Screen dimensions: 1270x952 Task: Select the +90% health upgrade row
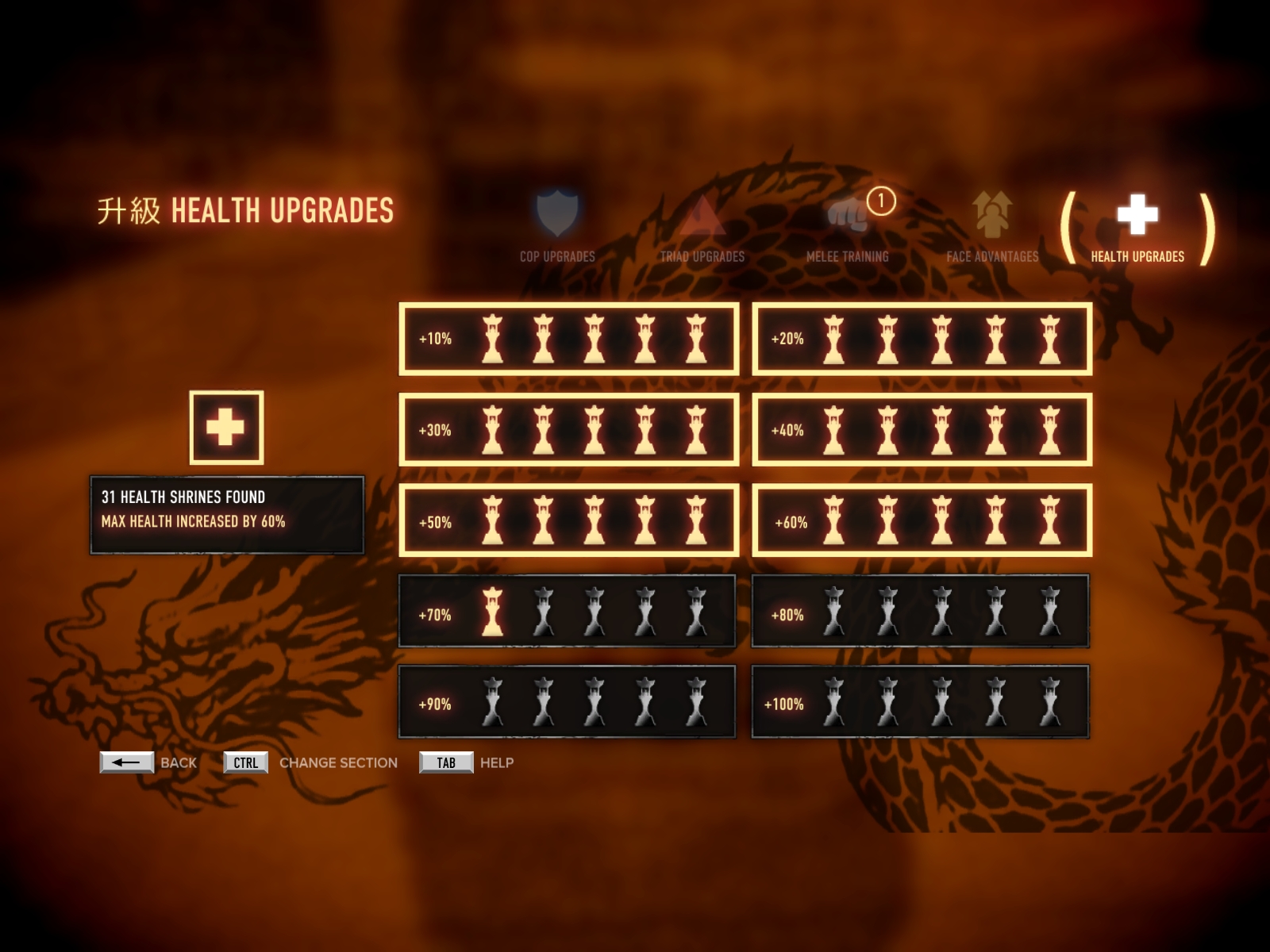tap(568, 702)
